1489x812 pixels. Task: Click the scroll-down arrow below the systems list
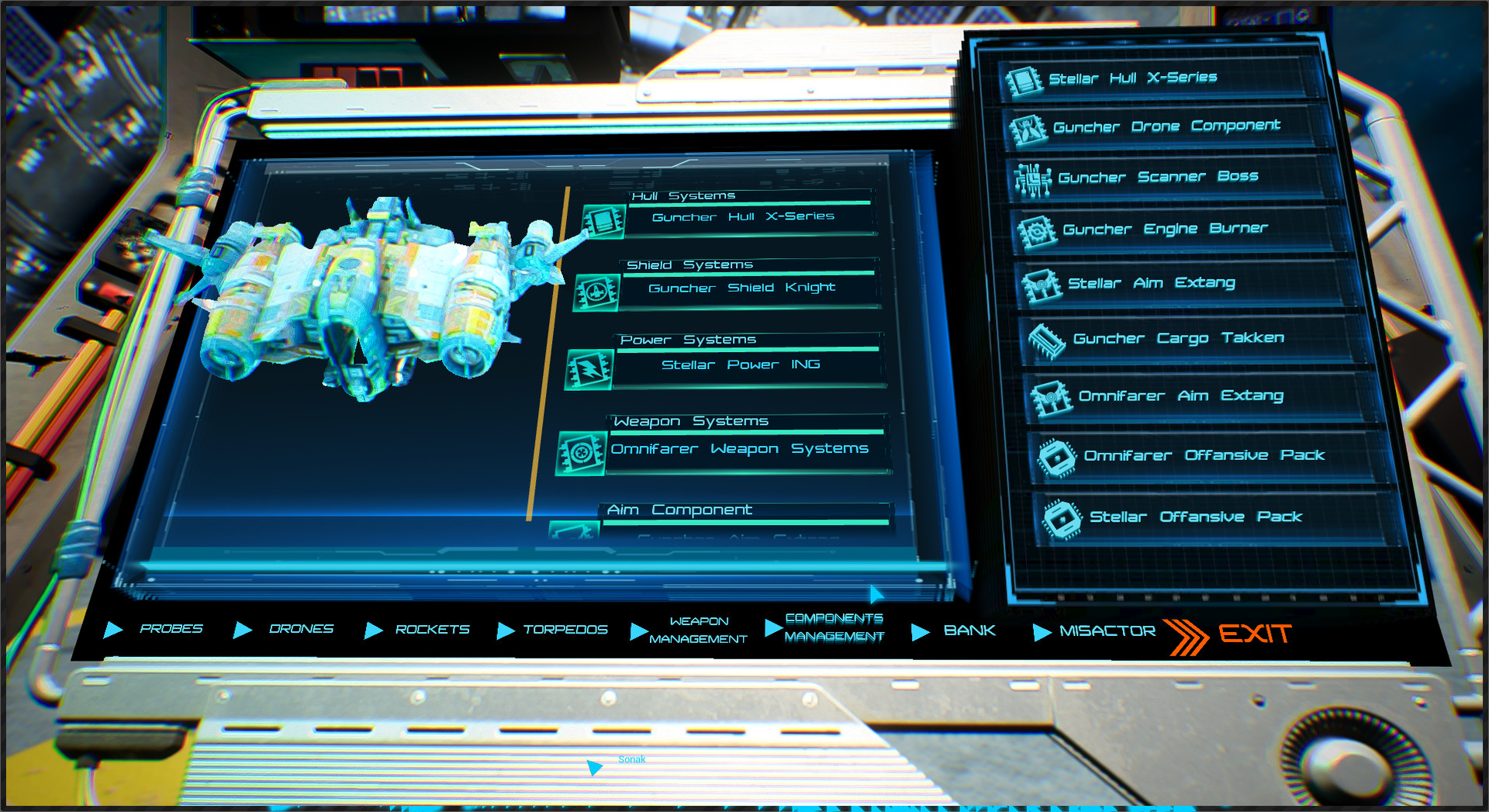tap(876, 594)
